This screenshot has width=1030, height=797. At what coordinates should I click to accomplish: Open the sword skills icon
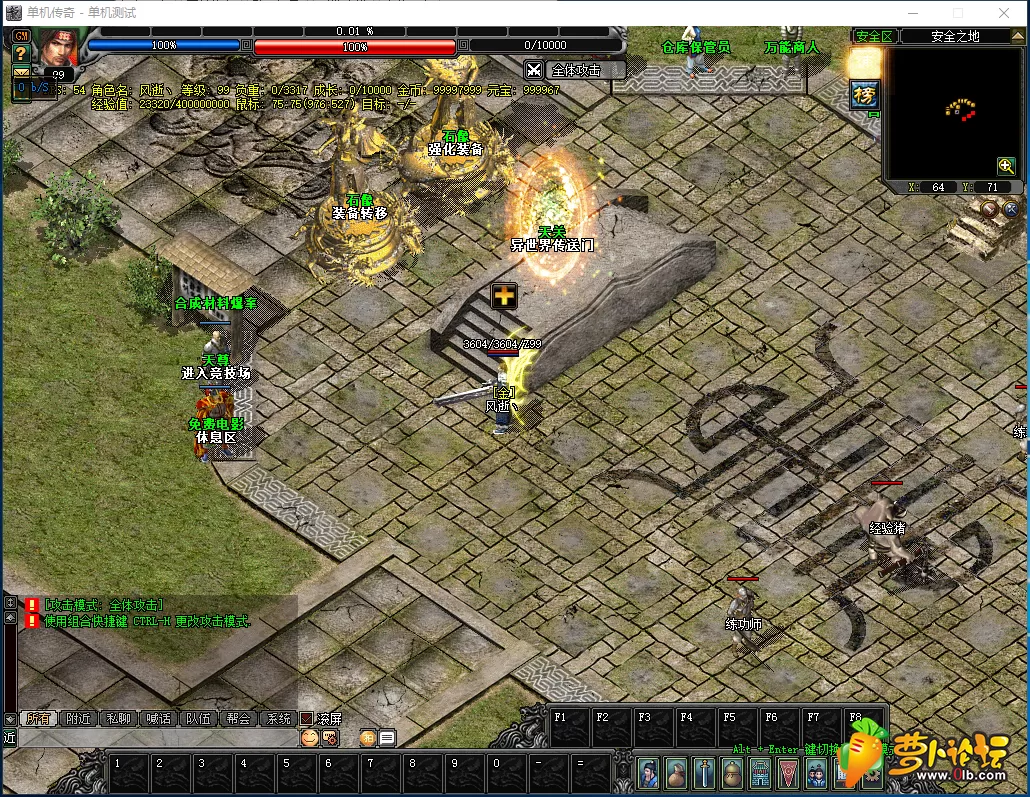(704, 772)
